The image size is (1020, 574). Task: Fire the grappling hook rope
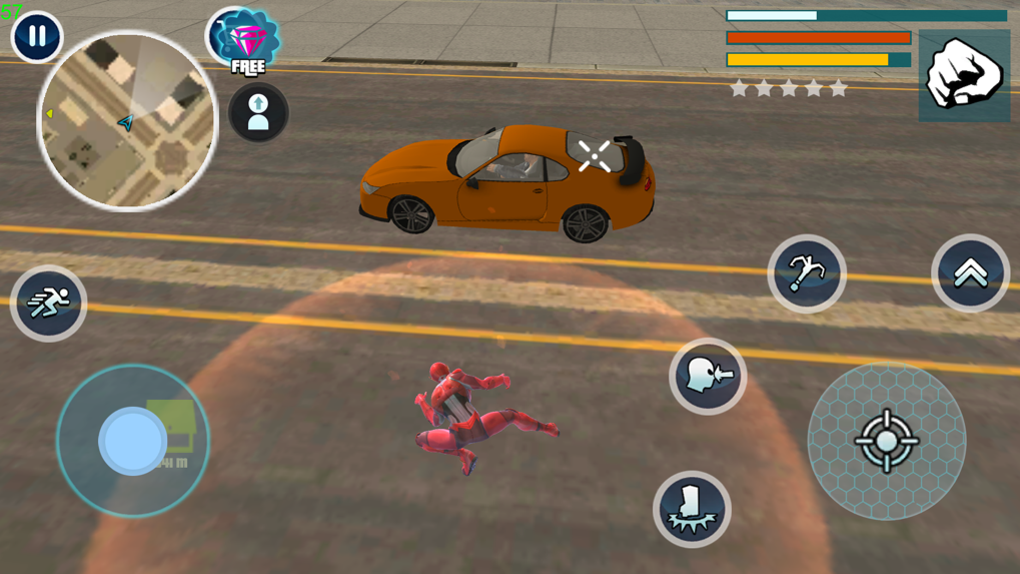(x=807, y=274)
